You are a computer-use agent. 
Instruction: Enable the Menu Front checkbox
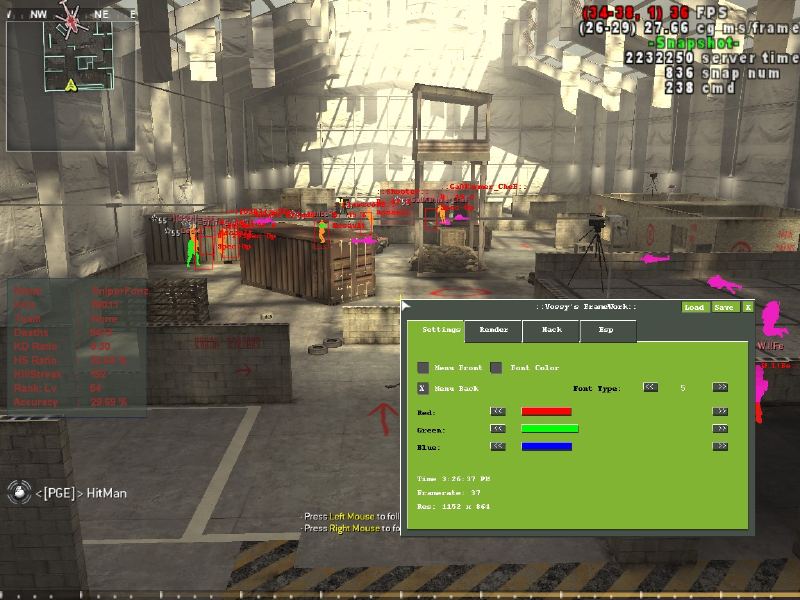(423, 368)
